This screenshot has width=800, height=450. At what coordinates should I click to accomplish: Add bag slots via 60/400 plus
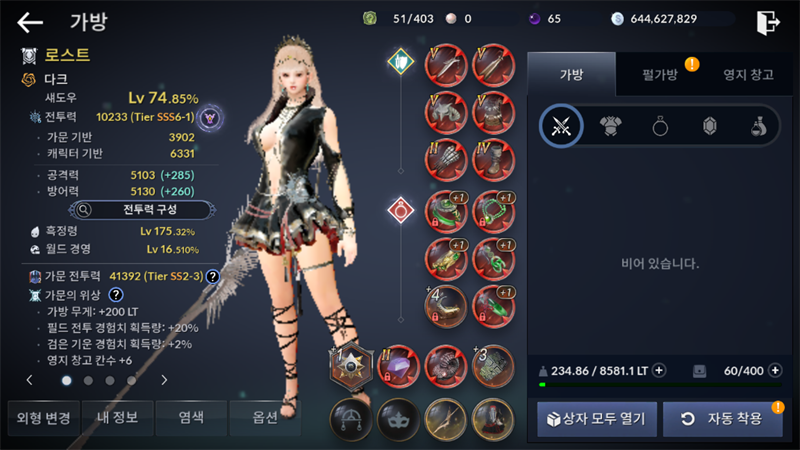coord(775,370)
